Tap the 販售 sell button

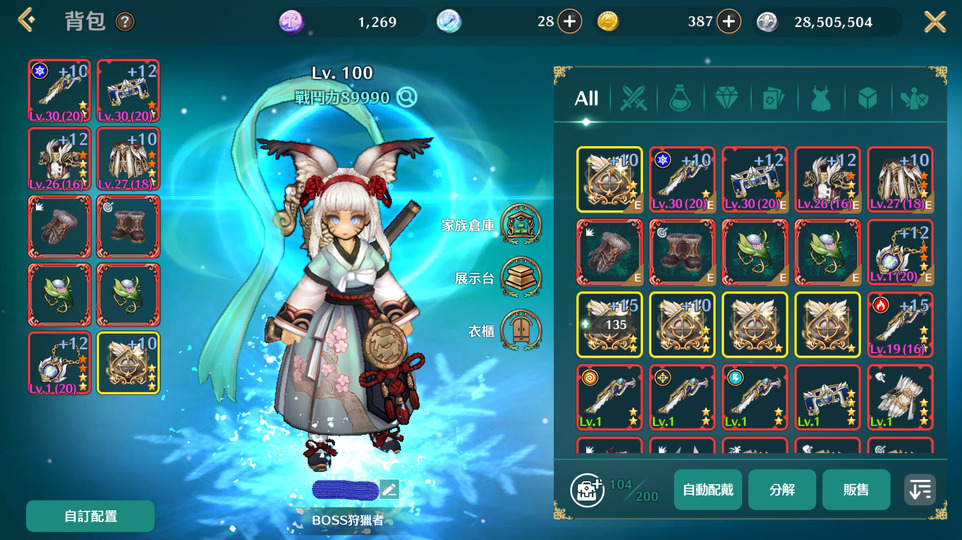pos(856,490)
